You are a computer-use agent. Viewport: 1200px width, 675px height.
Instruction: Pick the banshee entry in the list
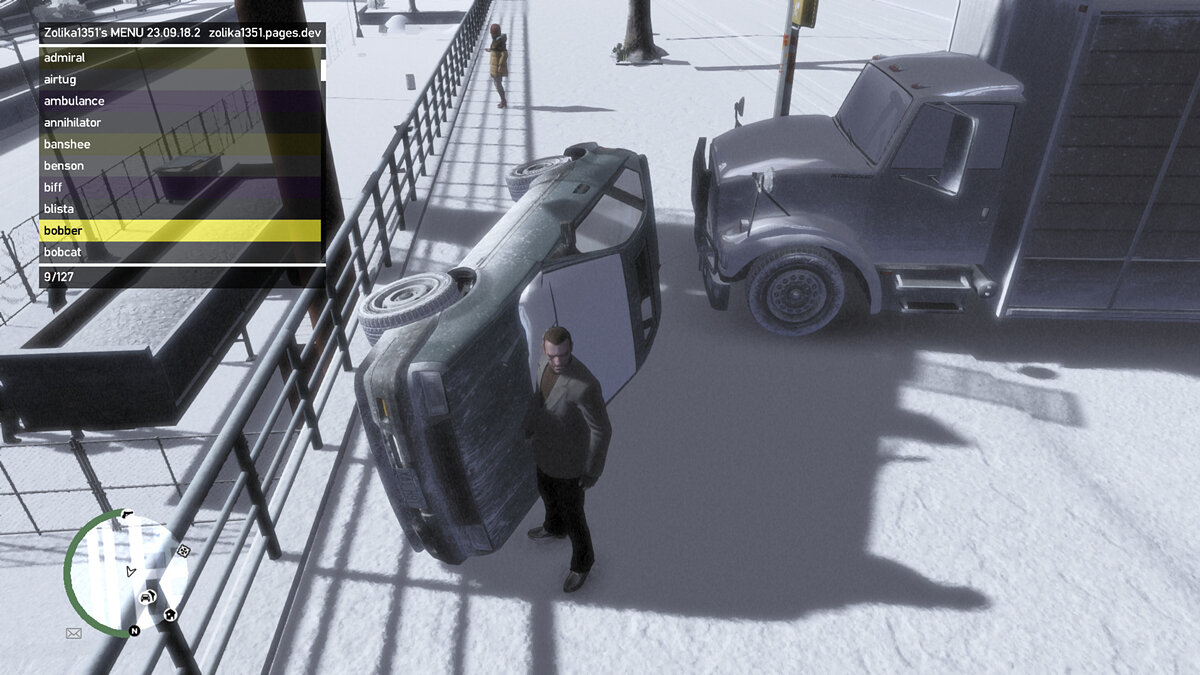tap(180, 144)
